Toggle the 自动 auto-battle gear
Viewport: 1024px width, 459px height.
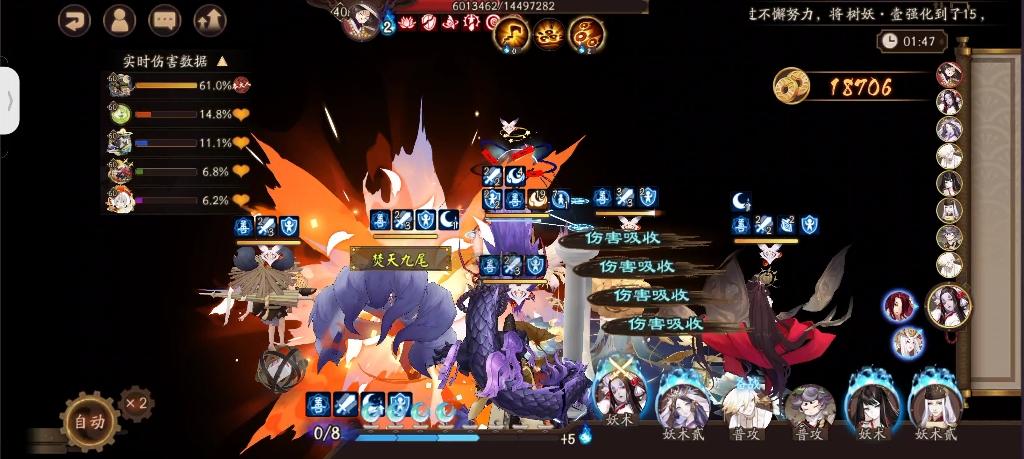coord(89,420)
